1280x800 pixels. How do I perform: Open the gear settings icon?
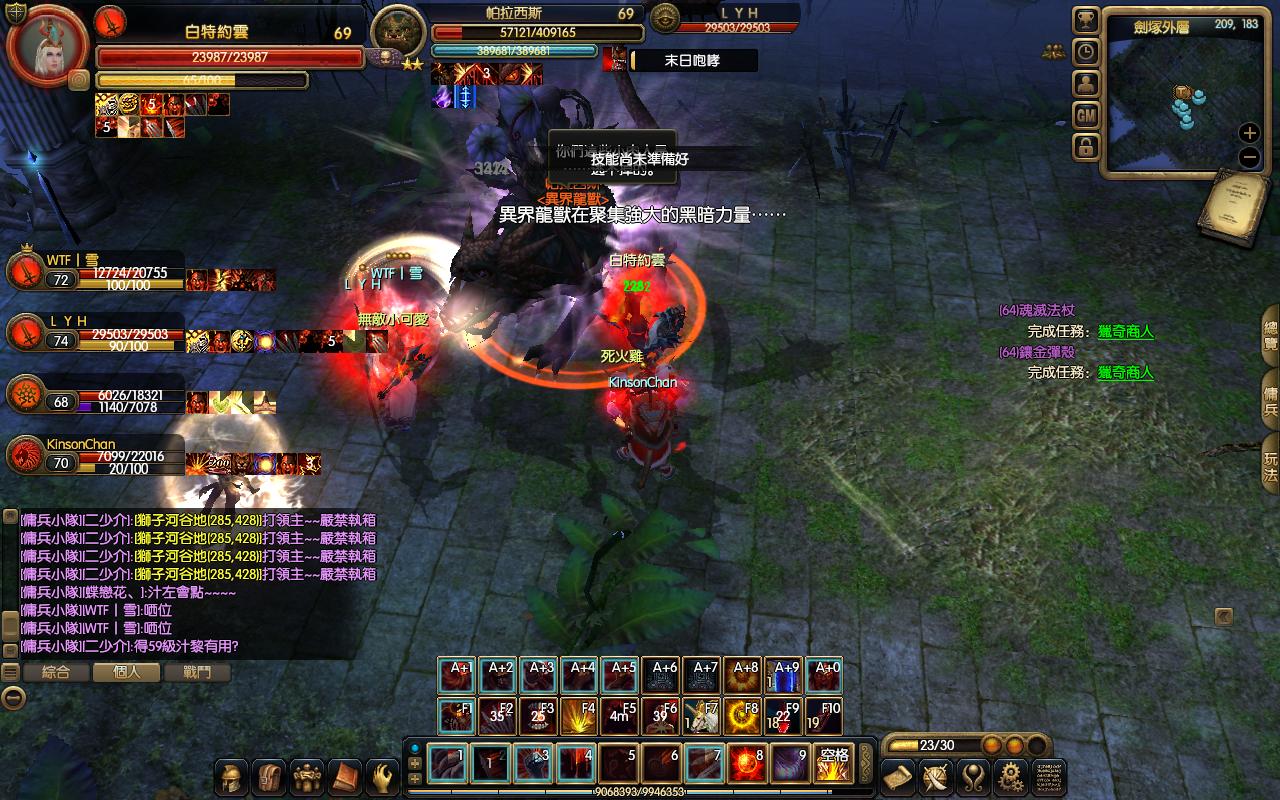[1011, 777]
